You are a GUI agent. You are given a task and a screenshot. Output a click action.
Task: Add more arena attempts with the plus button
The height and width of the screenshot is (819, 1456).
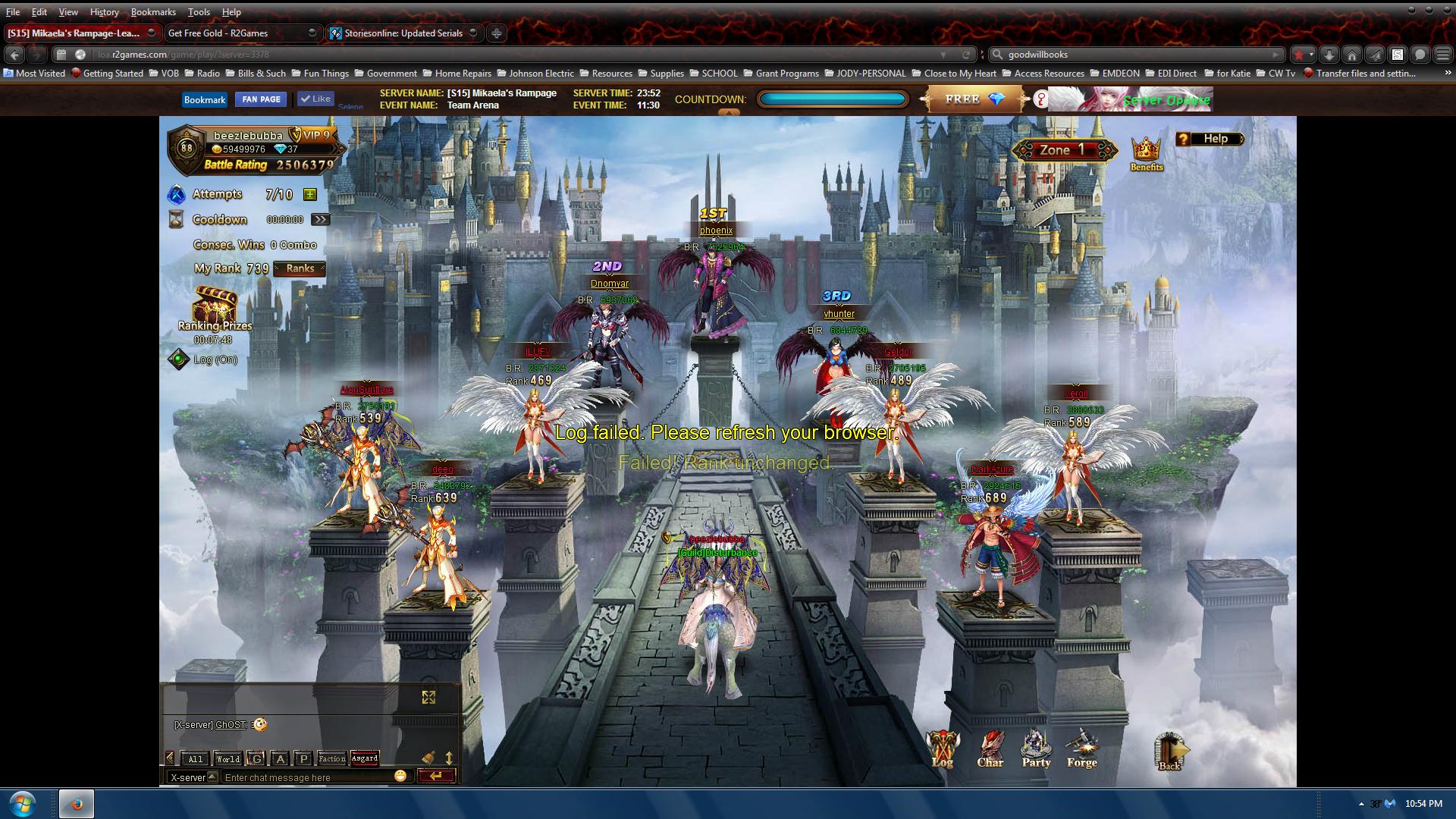pos(309,195)
